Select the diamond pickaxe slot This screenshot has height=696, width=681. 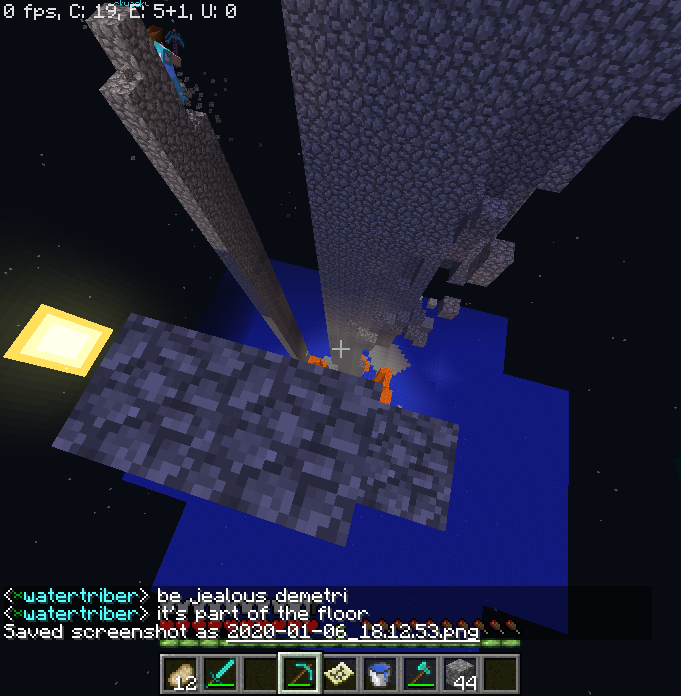pyautogui.click(x=299, y=674)
